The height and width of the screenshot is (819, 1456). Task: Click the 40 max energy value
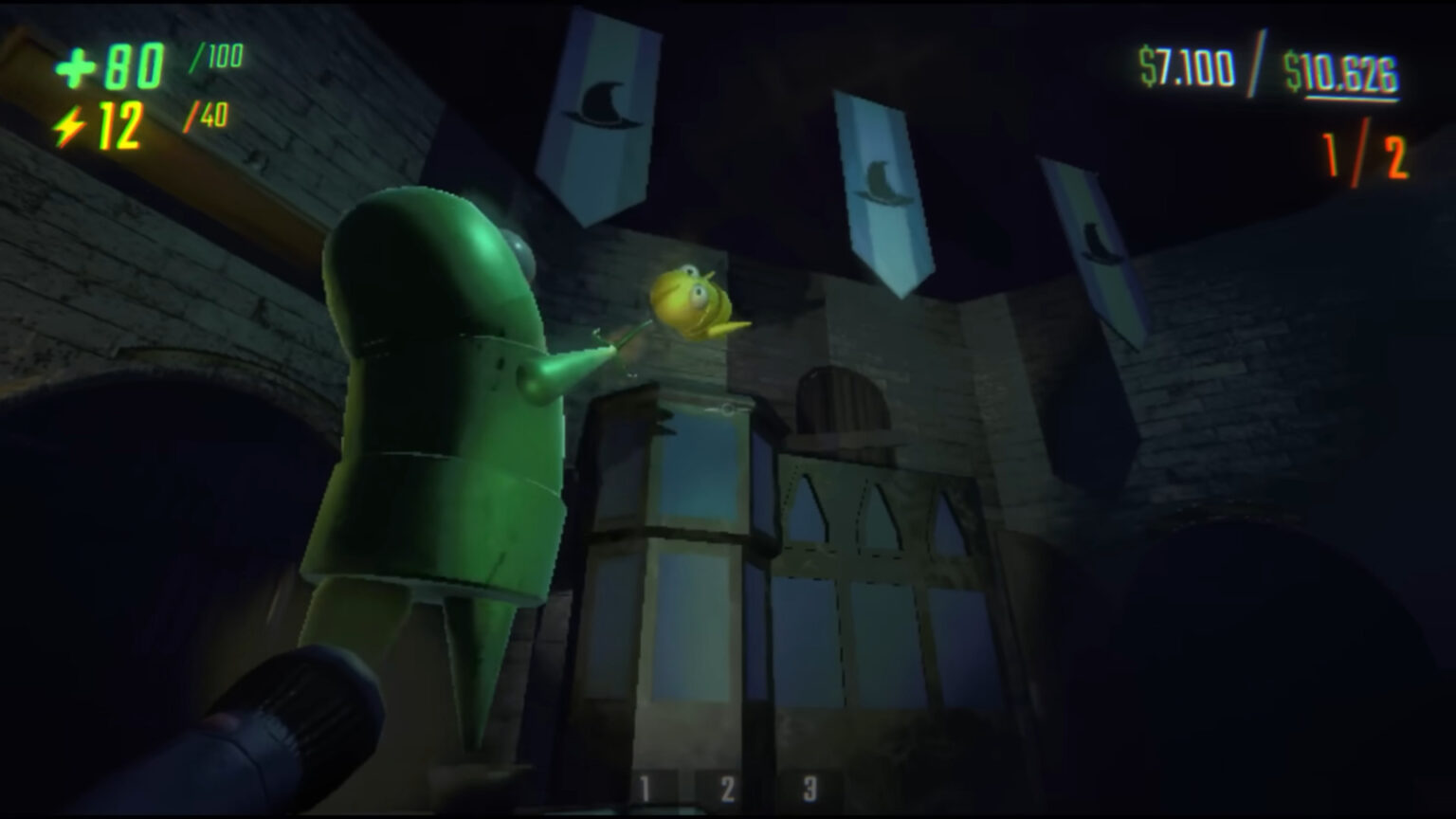[x=210, y=116]
